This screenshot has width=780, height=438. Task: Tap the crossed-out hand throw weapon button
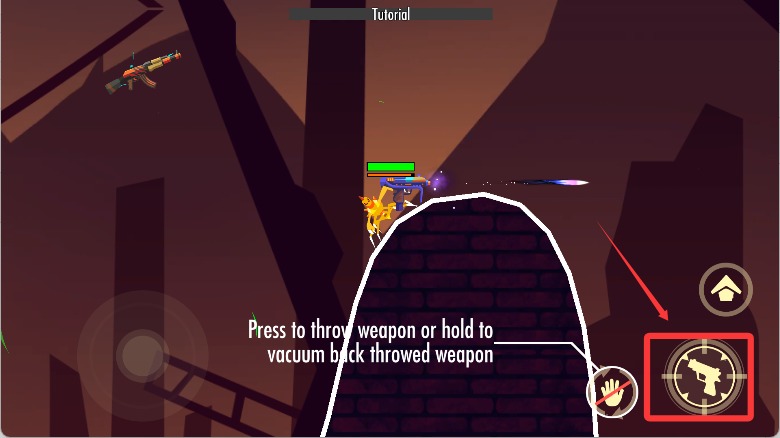[611, 391]
